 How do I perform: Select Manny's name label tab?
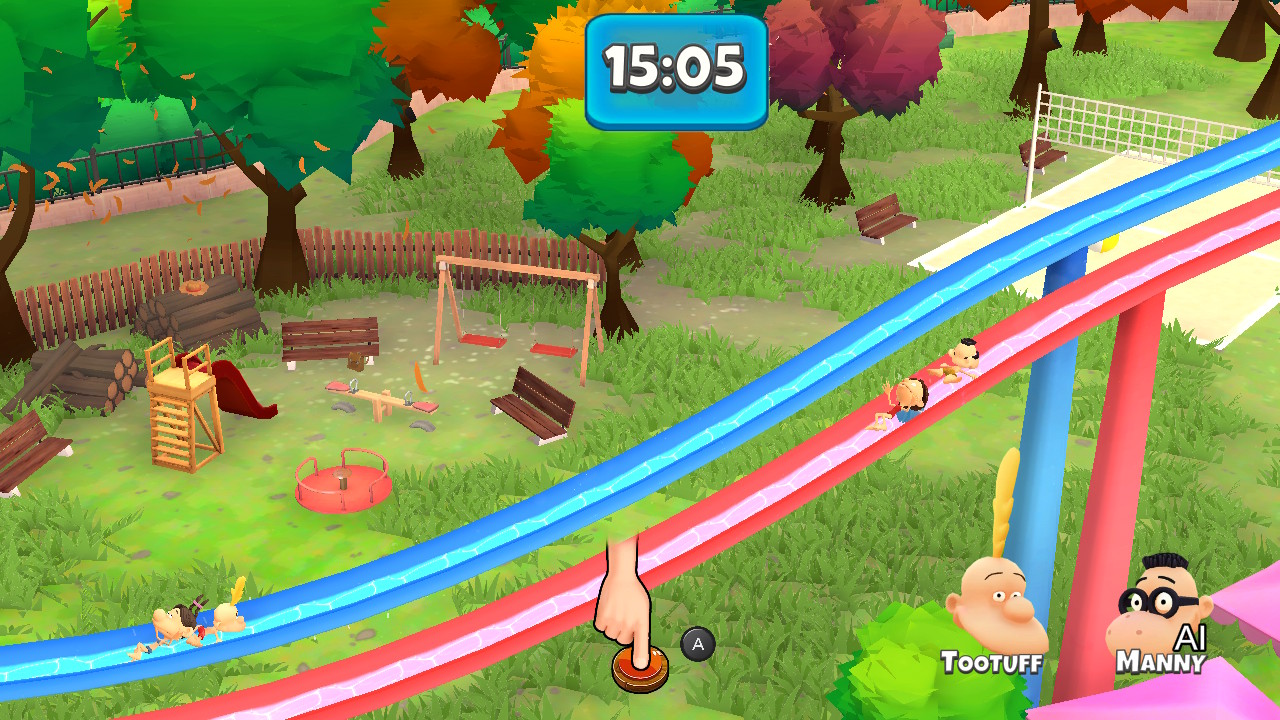pos(1160,662)
